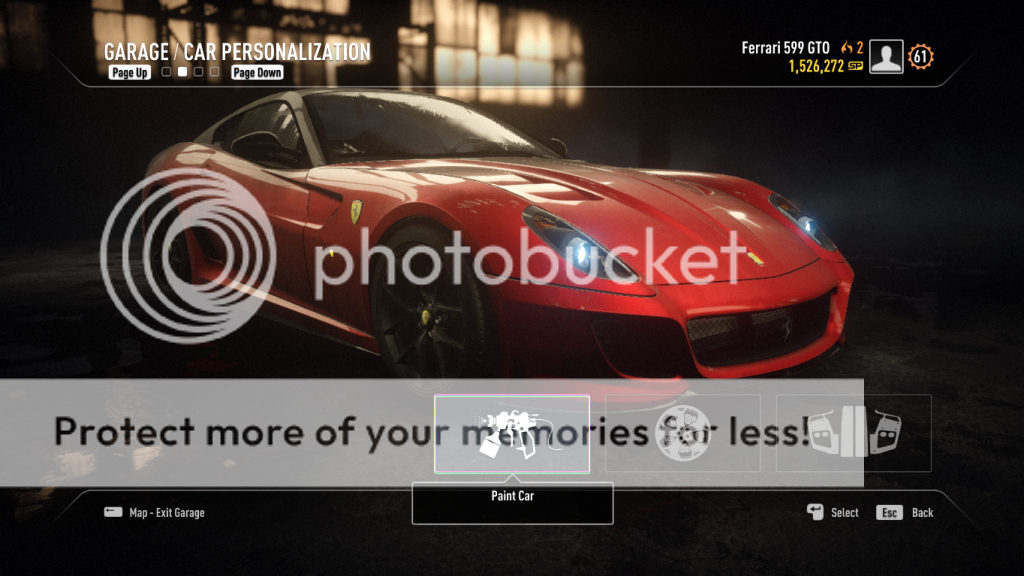
Task: Open the player profile avatar icon
Action: [x=886, y=57]
